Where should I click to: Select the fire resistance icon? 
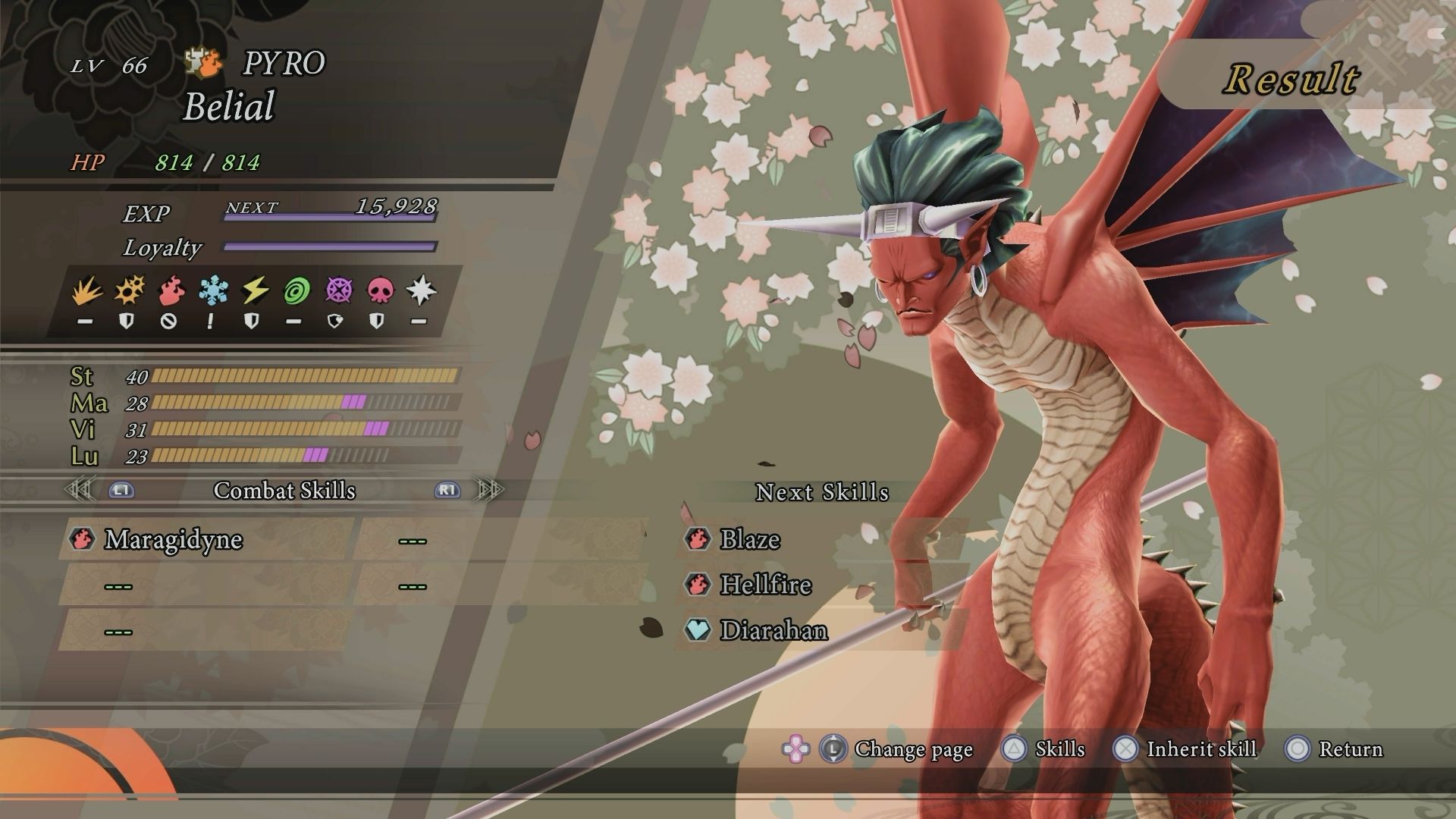click(169, 291)
